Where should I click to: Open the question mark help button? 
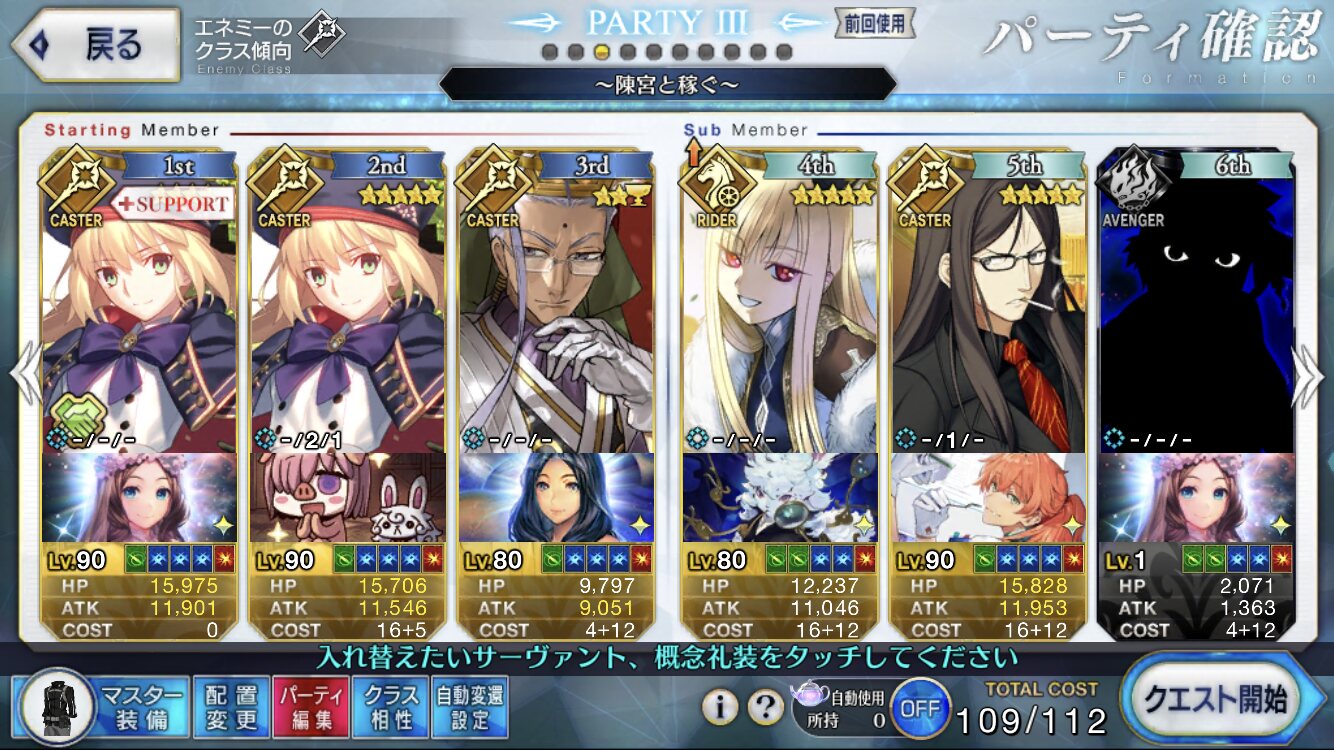click(765, 707)
